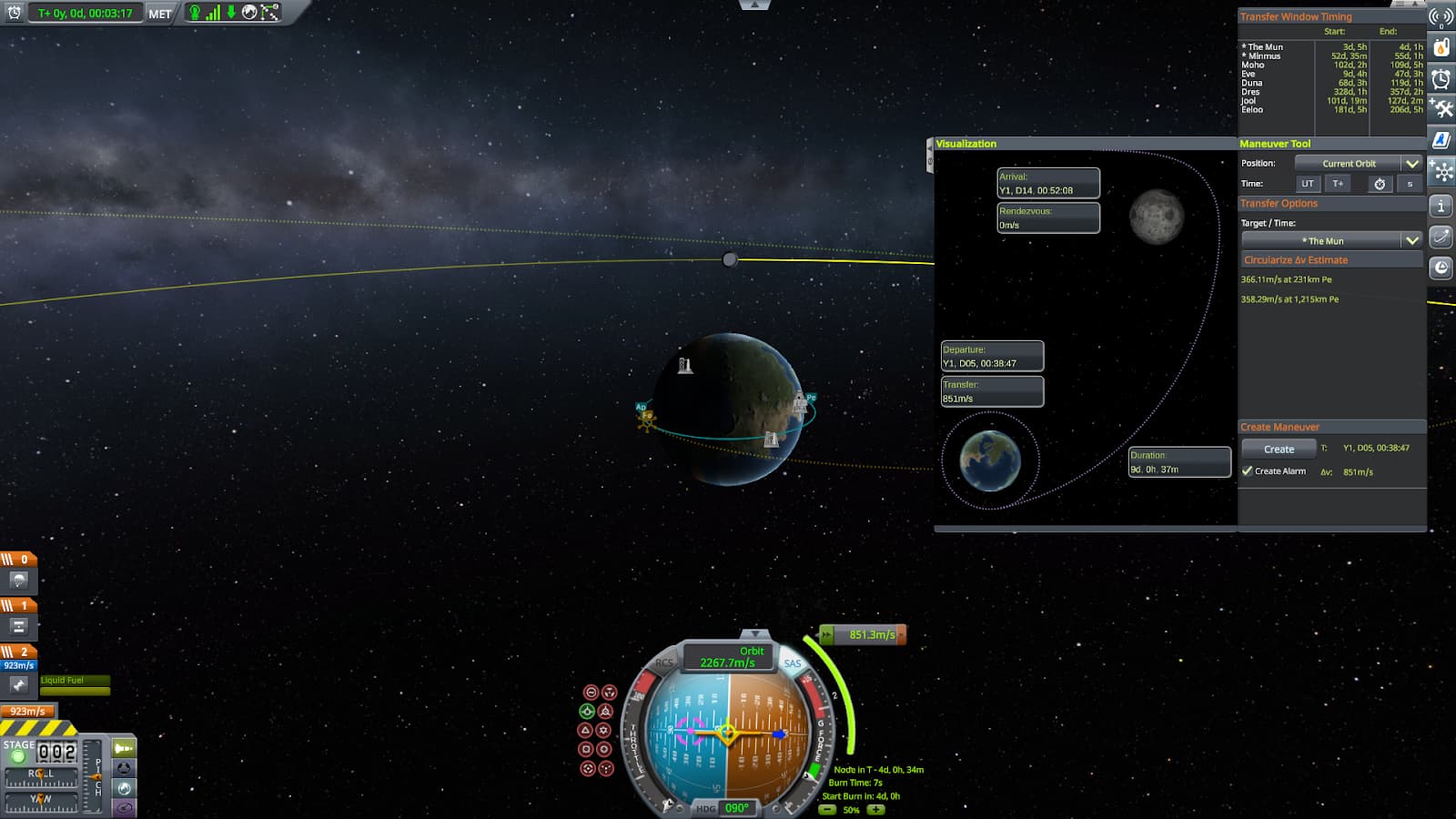Decrease burn percentage with the minus button

point(828,809)
